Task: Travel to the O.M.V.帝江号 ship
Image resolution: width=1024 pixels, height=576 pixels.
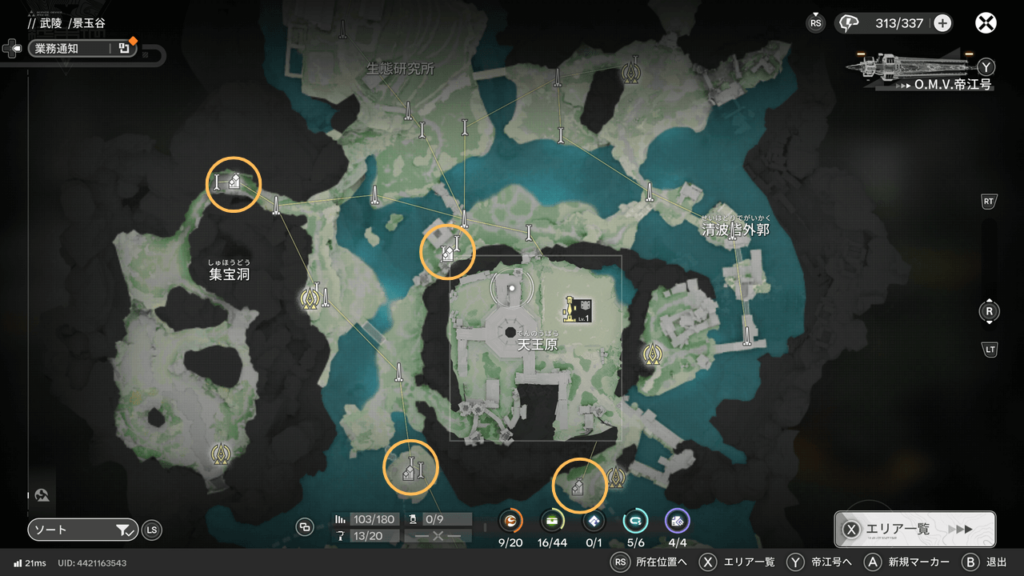Action: (918, 68)
